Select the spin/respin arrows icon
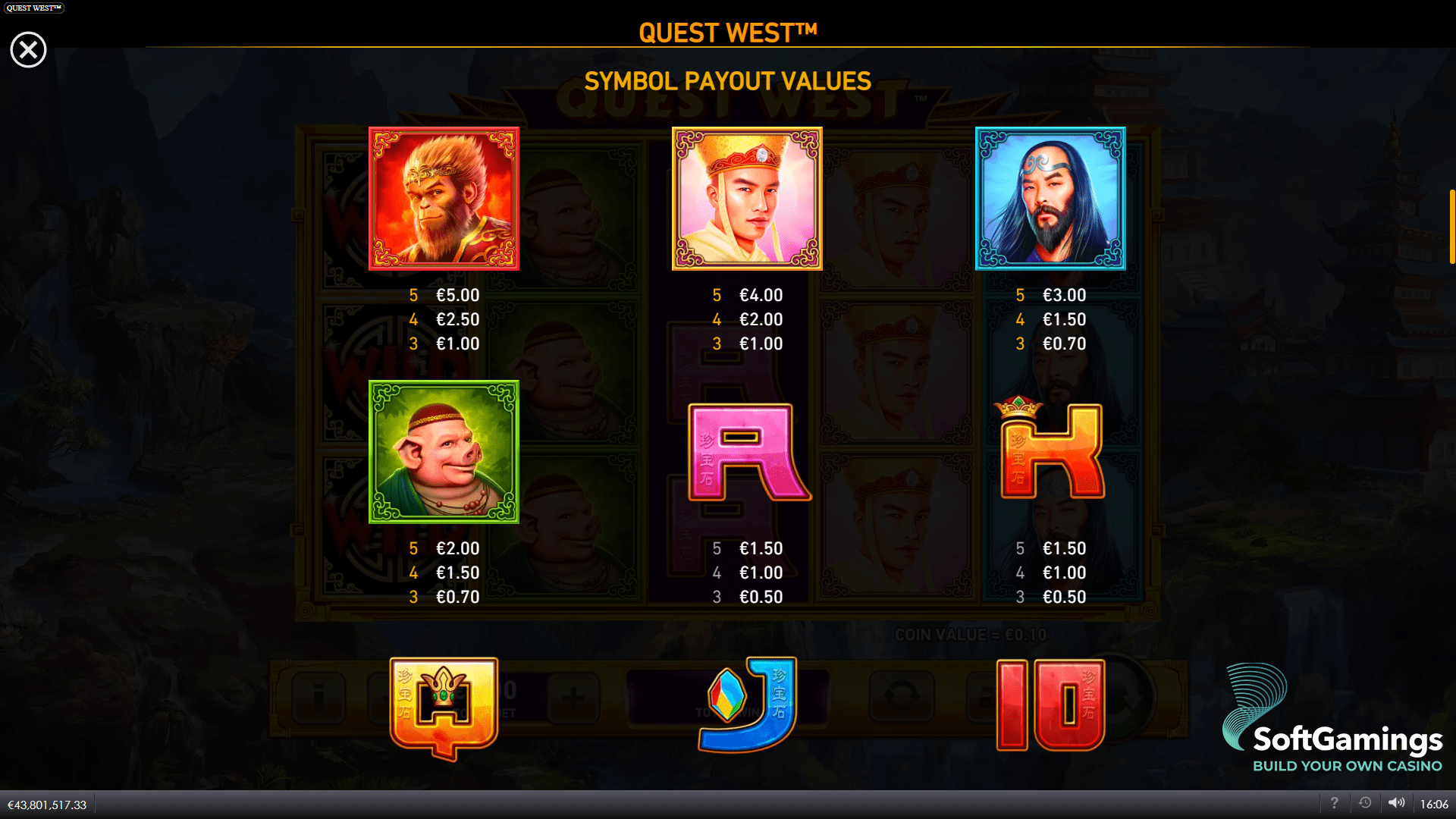 click(x=902, y=698)
